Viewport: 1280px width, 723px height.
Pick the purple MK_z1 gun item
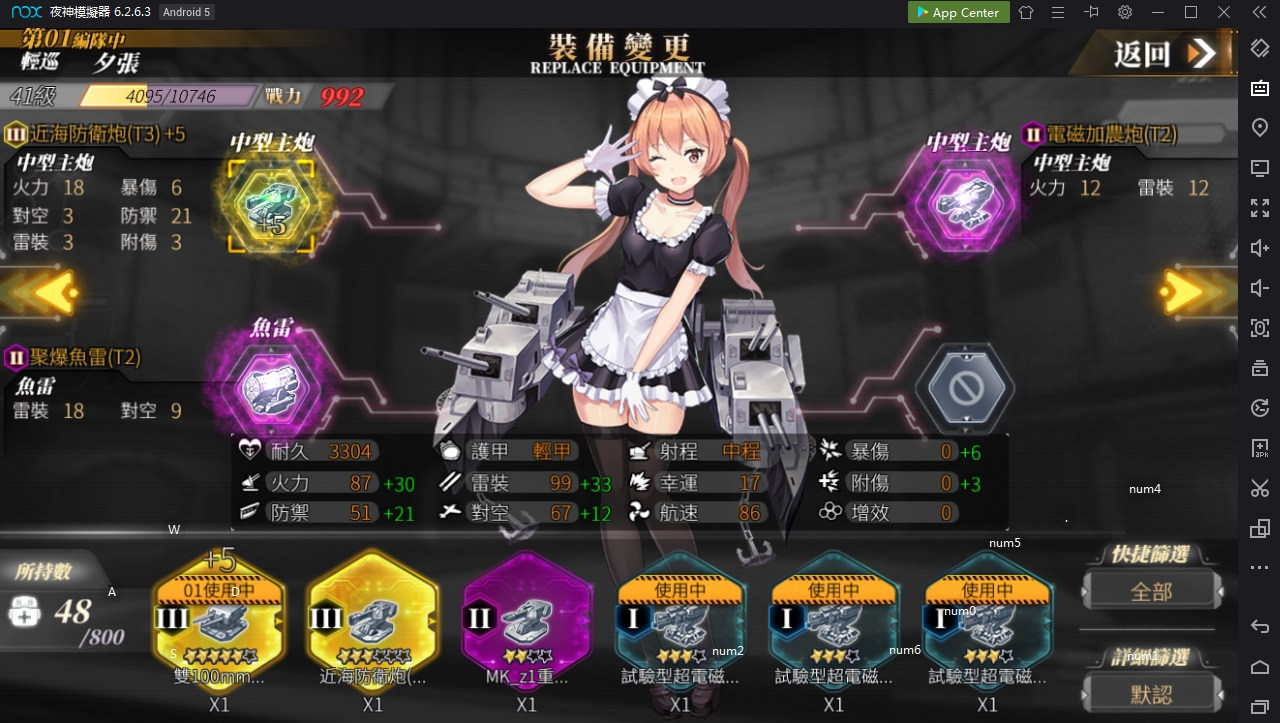click(x=526, y=622)
